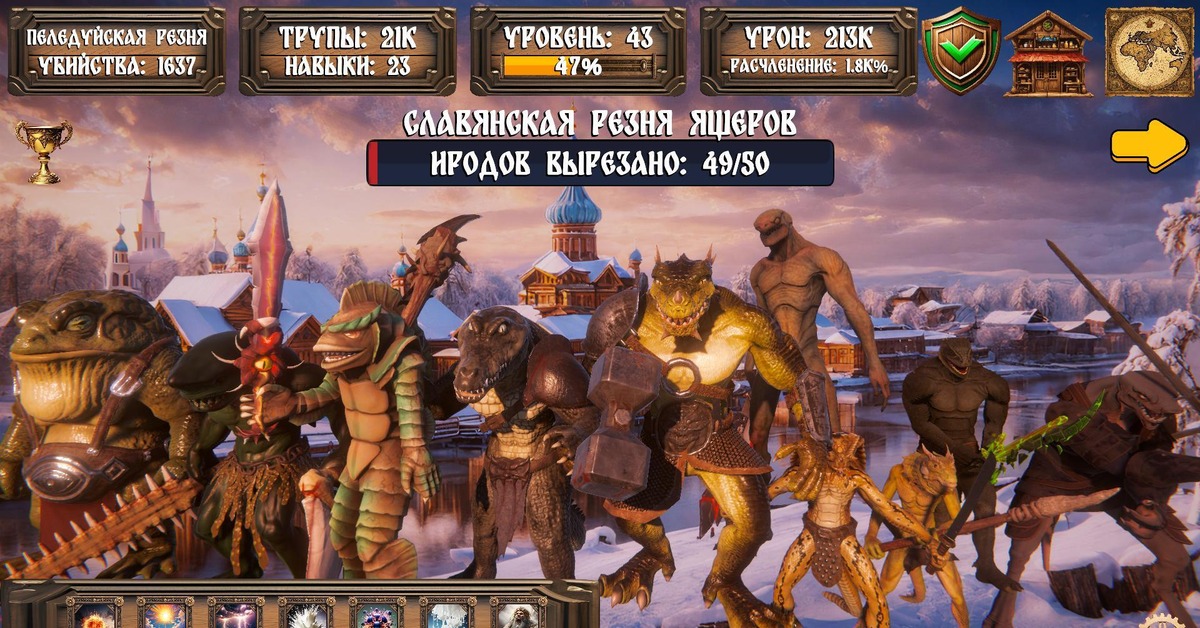Trigger the purple orb cluster skill

coord(377,613)
